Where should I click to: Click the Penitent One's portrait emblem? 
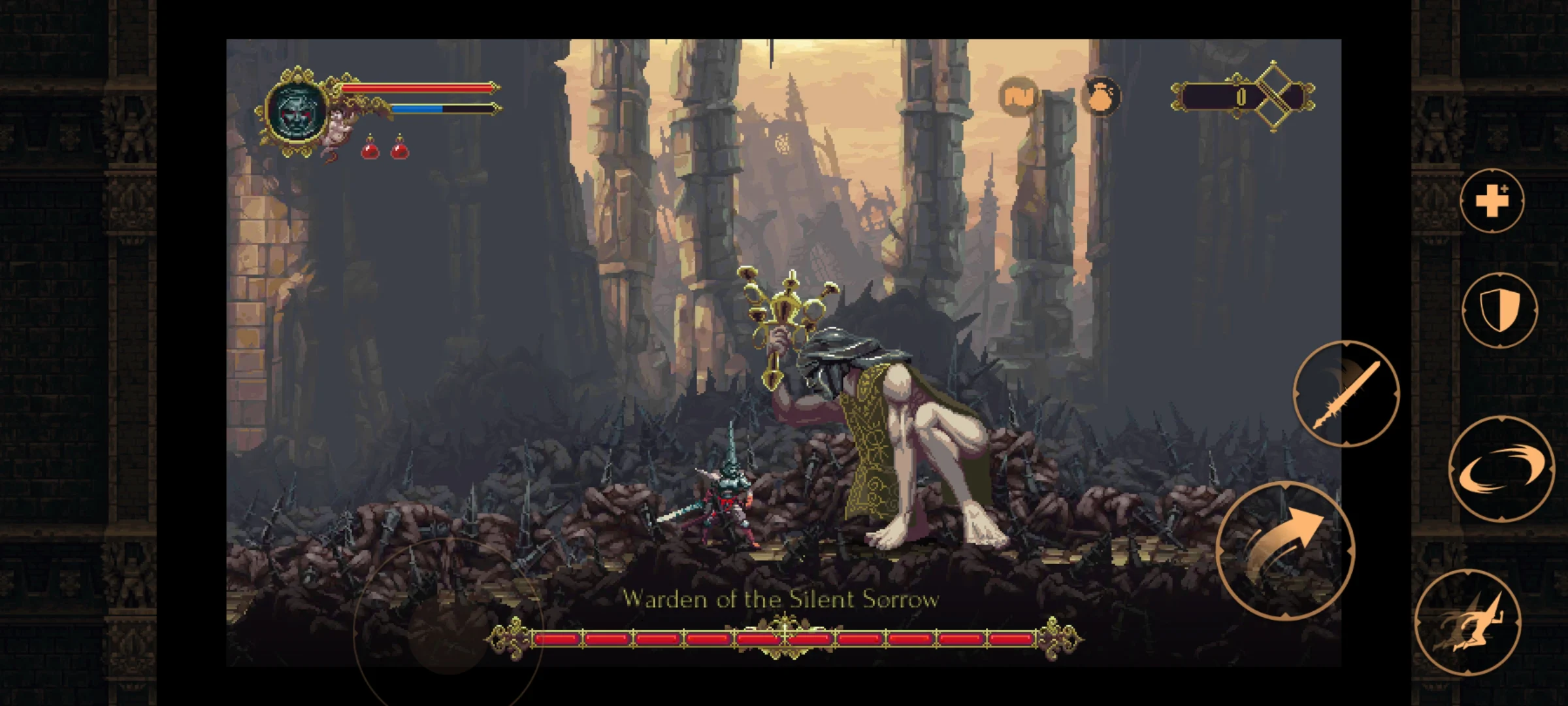(x=297, y=112)
